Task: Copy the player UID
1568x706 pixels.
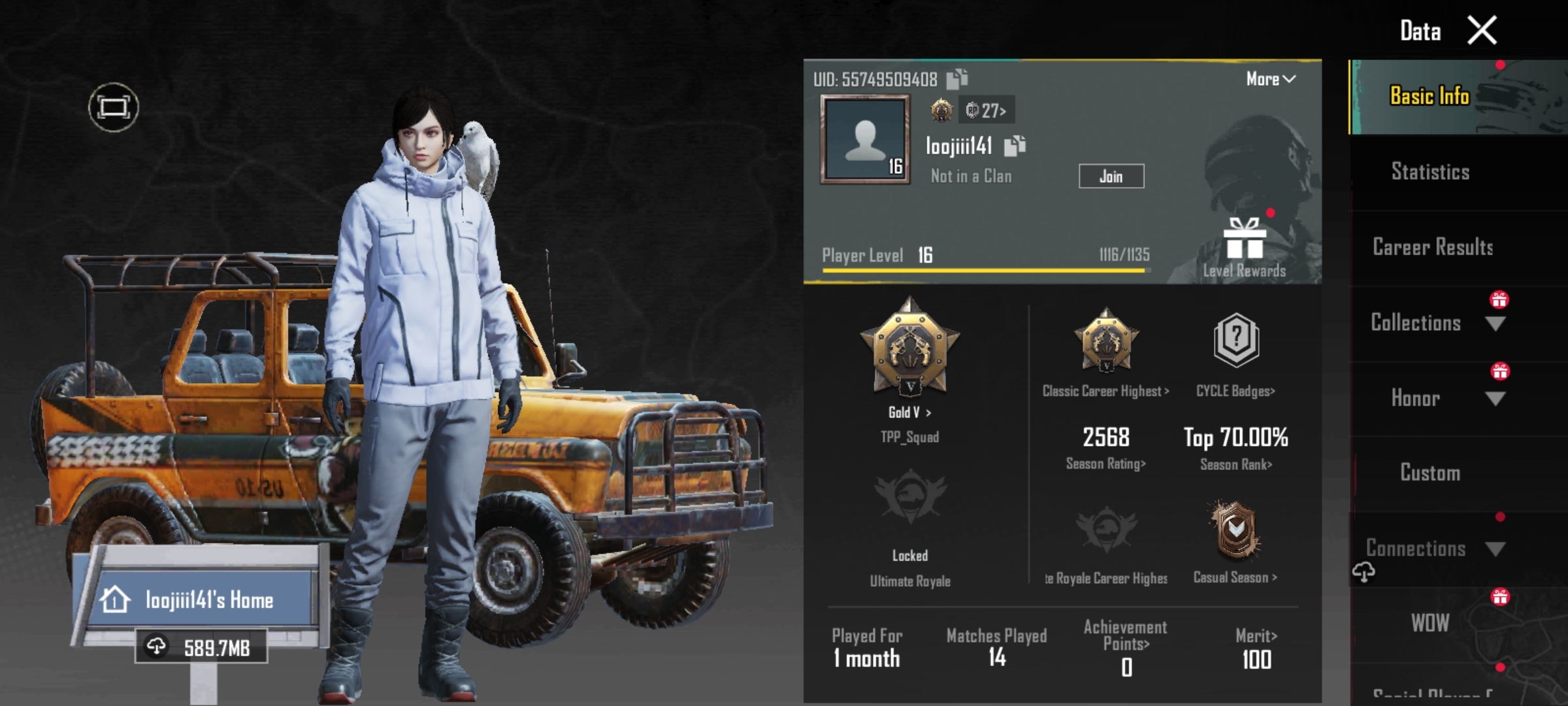Action: [957, 79]
